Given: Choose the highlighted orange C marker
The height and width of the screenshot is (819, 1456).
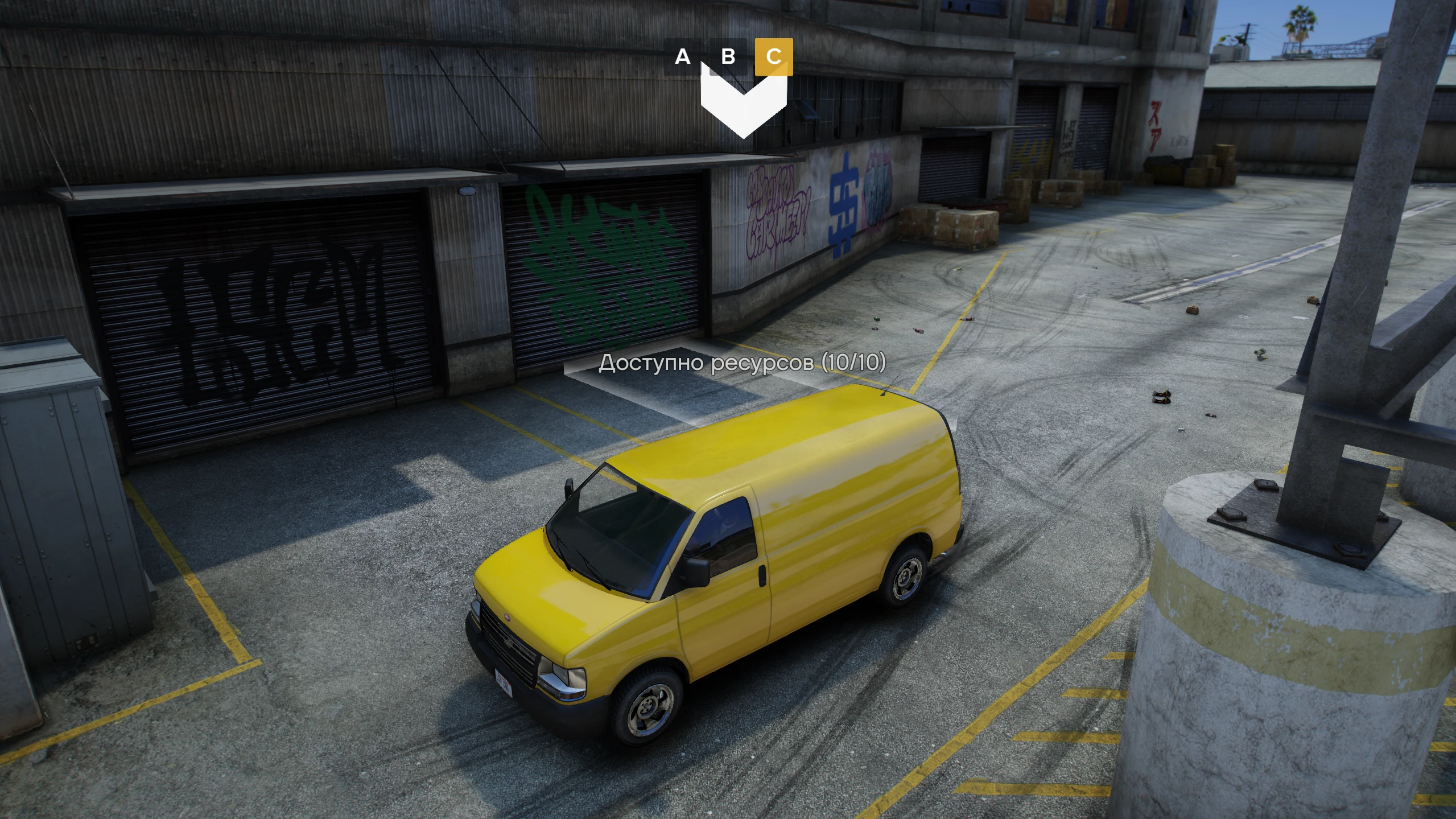Looking at the screenshot, I should tap(773, 56).
